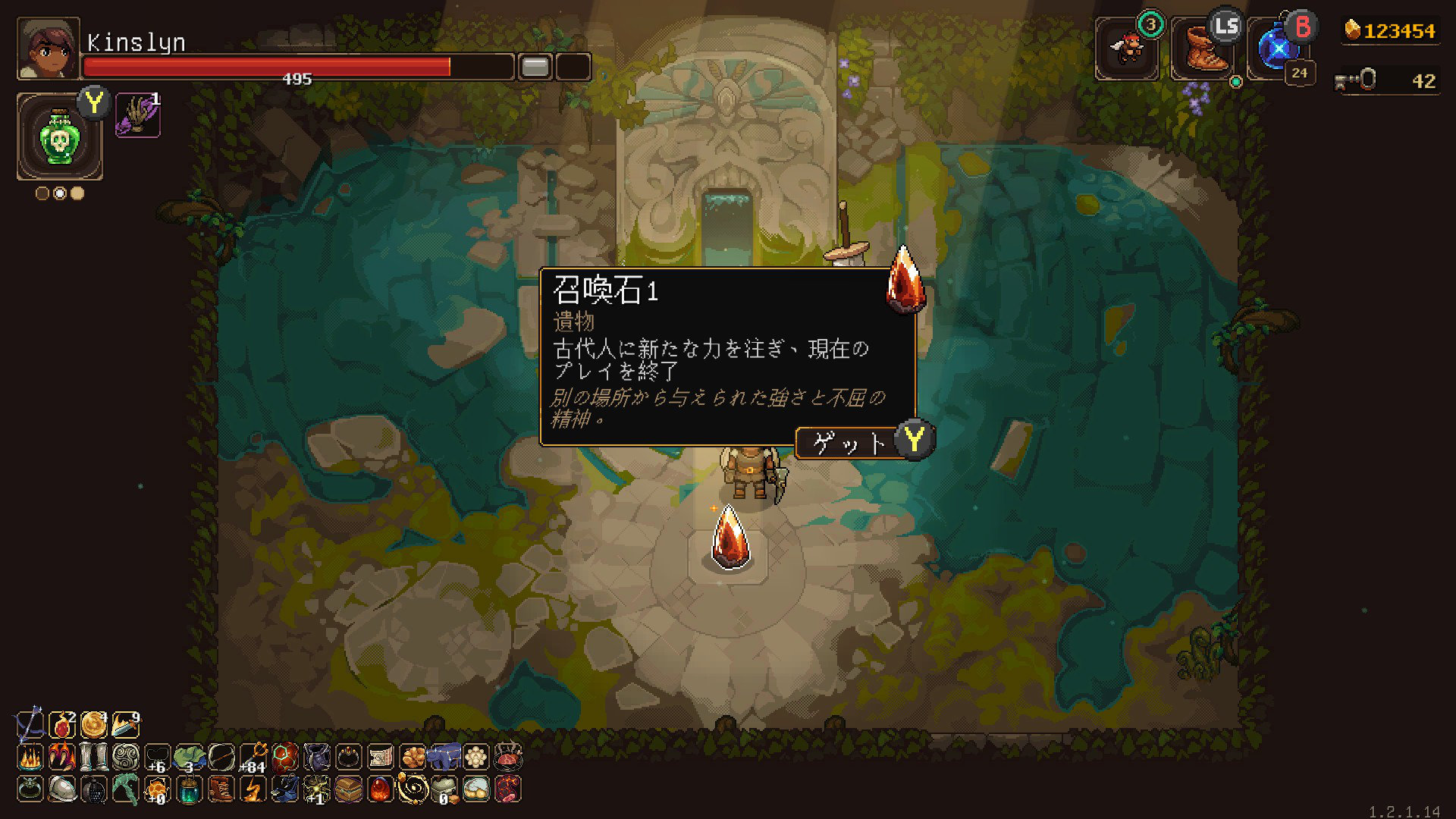Click the flaming sword relic icon
The width and height of the screenshot is (1456, 819).
(125, 725)
